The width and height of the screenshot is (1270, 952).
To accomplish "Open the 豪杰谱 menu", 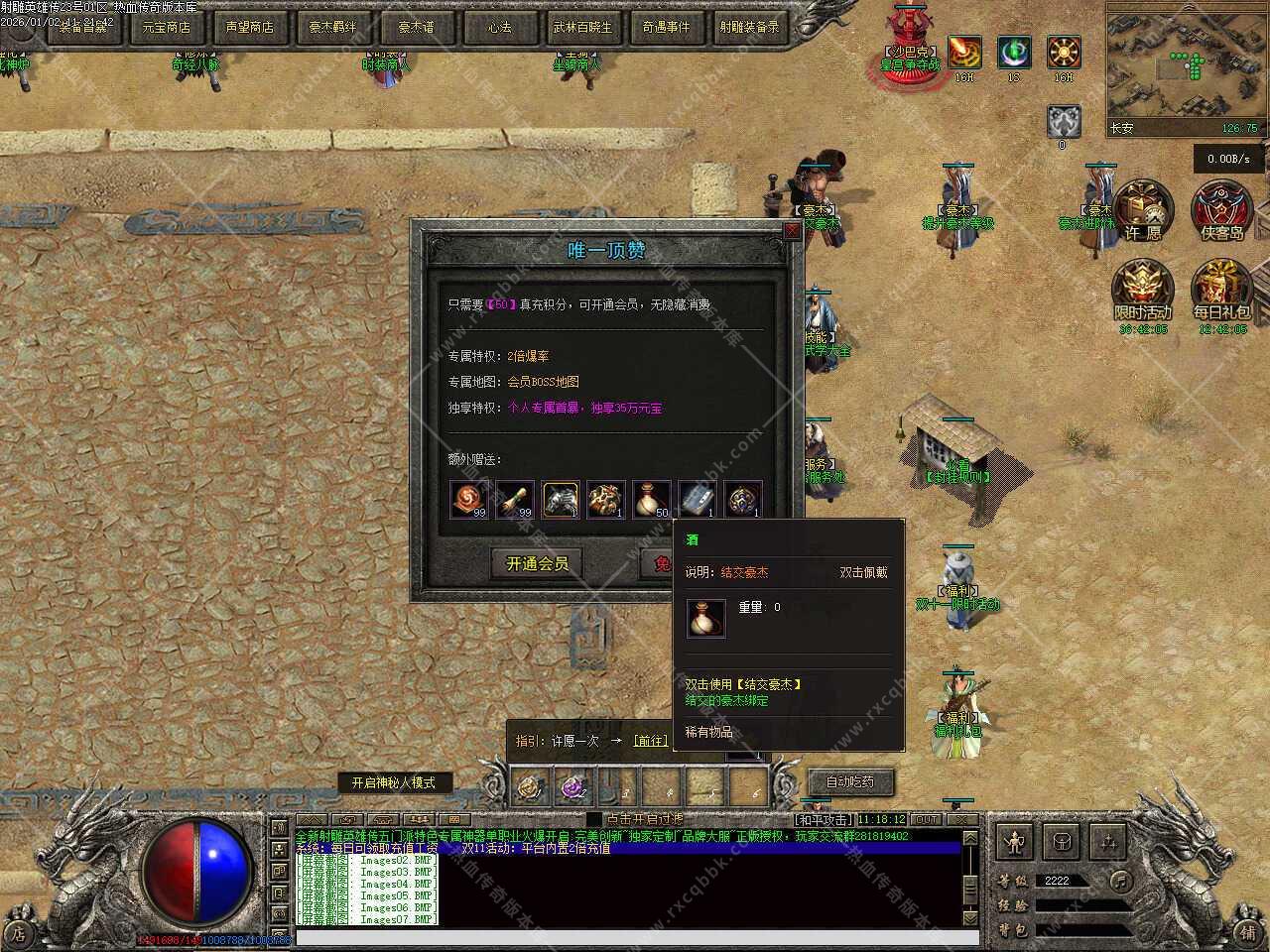I will point(416,27).
